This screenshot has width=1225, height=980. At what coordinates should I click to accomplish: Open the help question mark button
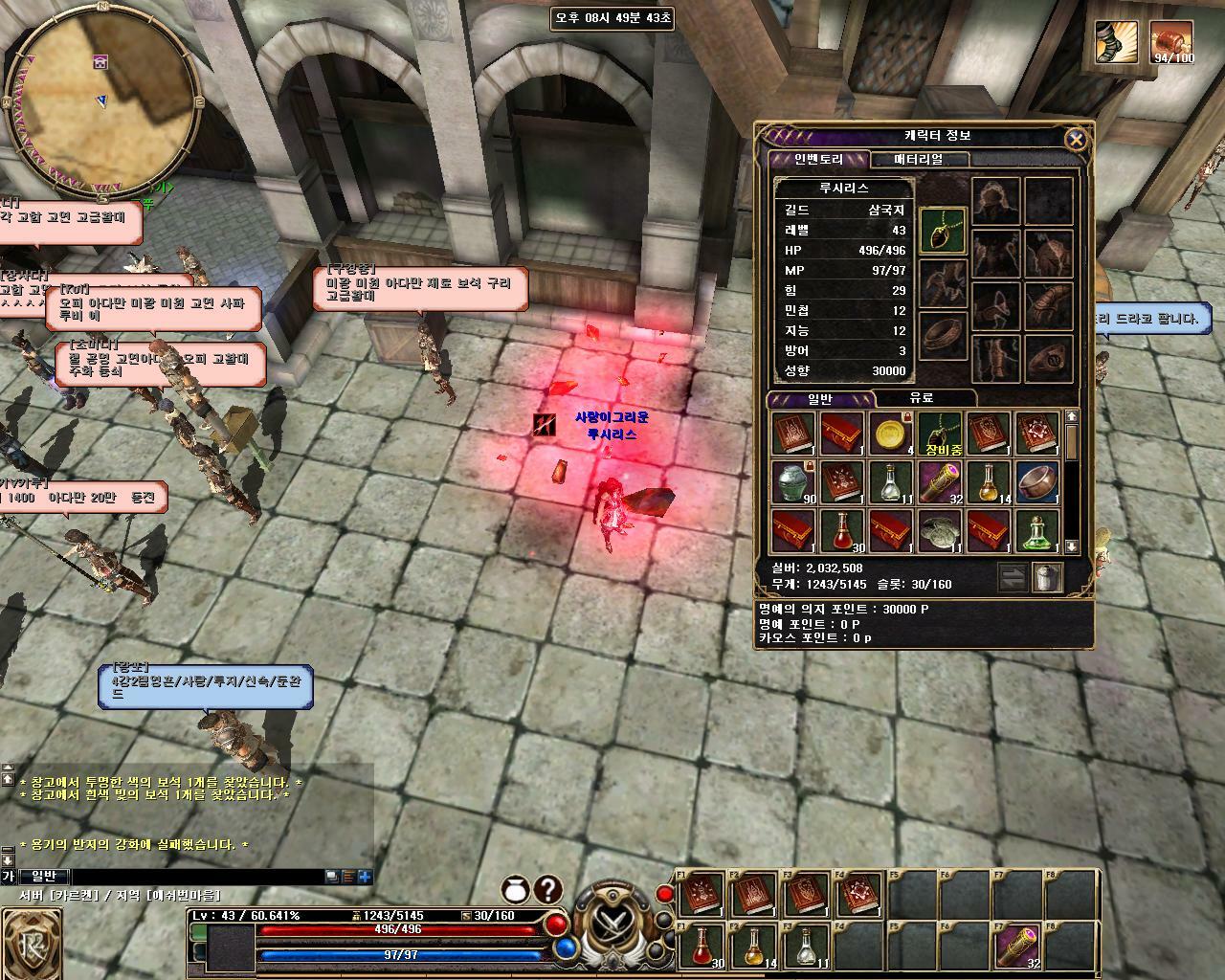click(x=547, y=890)
